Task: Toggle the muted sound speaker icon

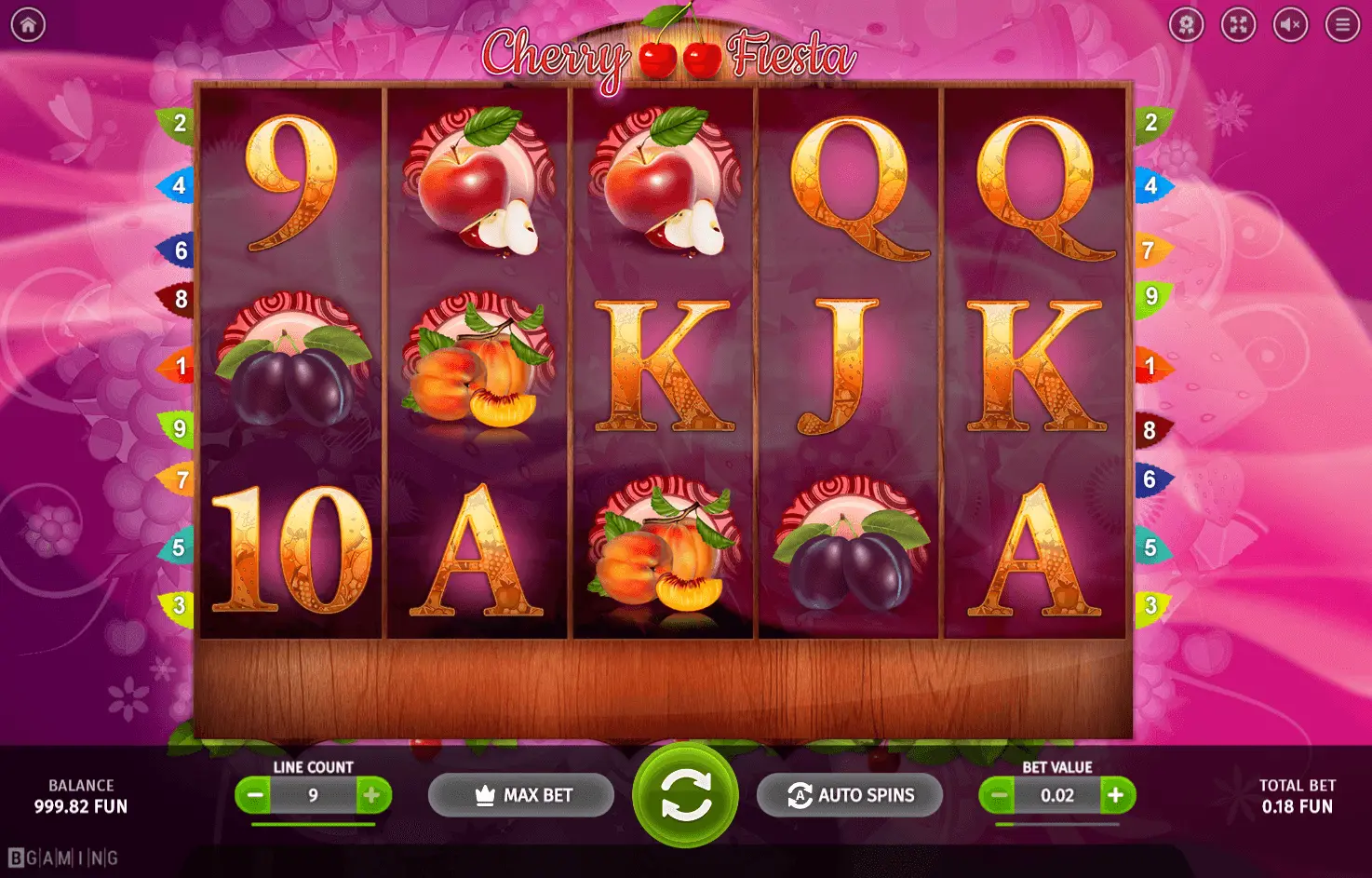Action: tap(1291, 25)
